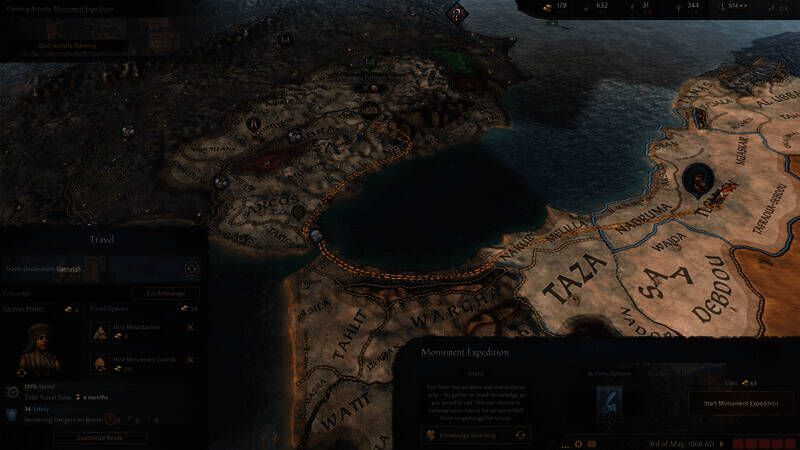
Task: Remove the Hire Mountaineer travel option
Action: [x=190, y=328]
